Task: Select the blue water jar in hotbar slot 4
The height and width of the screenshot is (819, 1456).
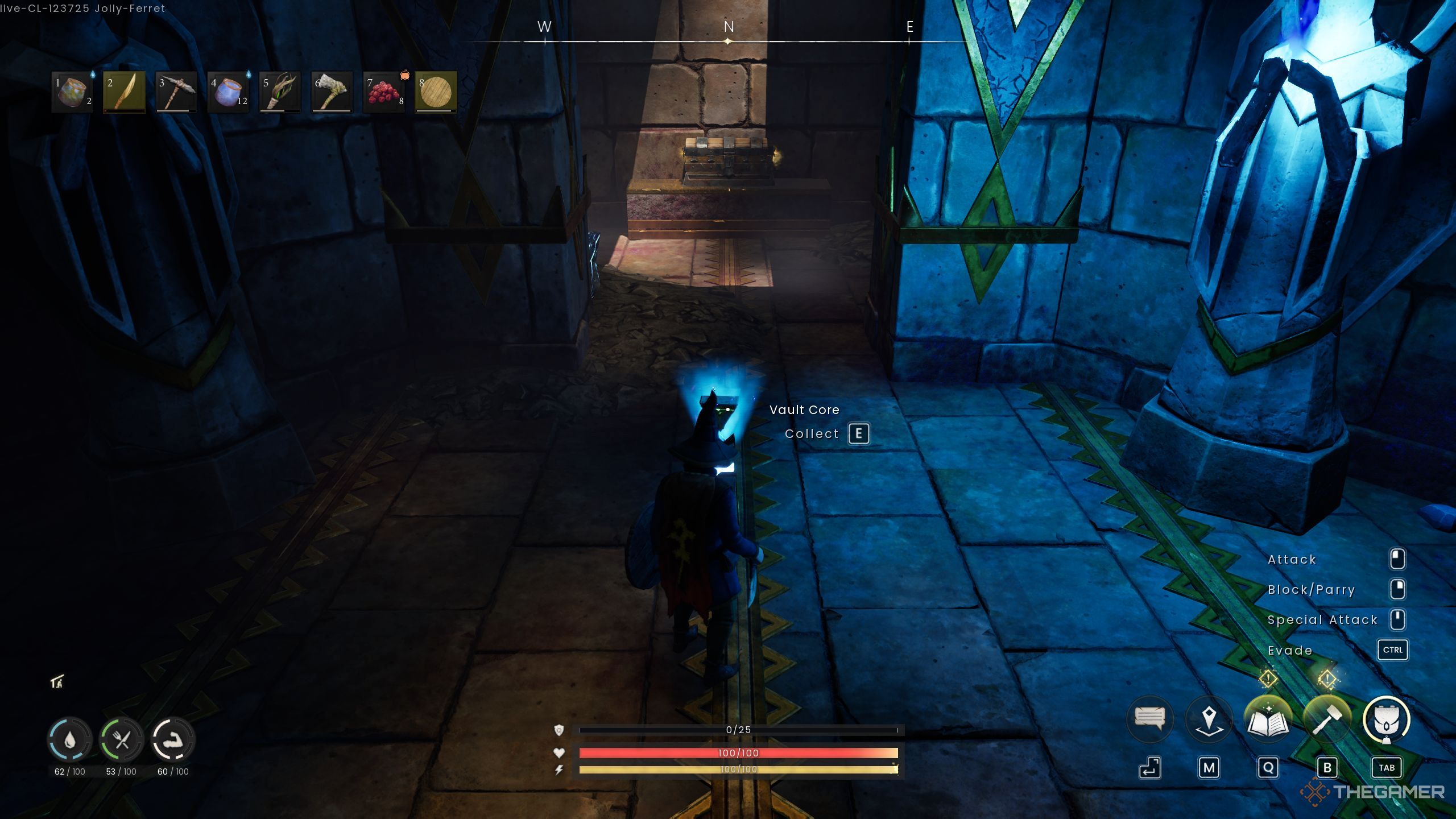Action: tap(228, 92)
